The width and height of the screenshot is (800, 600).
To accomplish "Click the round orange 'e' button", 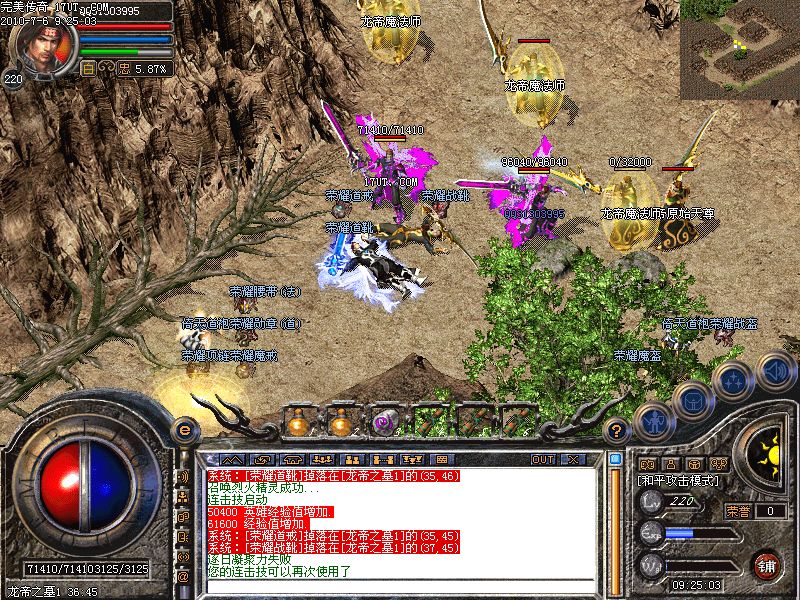I will (x=183, y=430).
